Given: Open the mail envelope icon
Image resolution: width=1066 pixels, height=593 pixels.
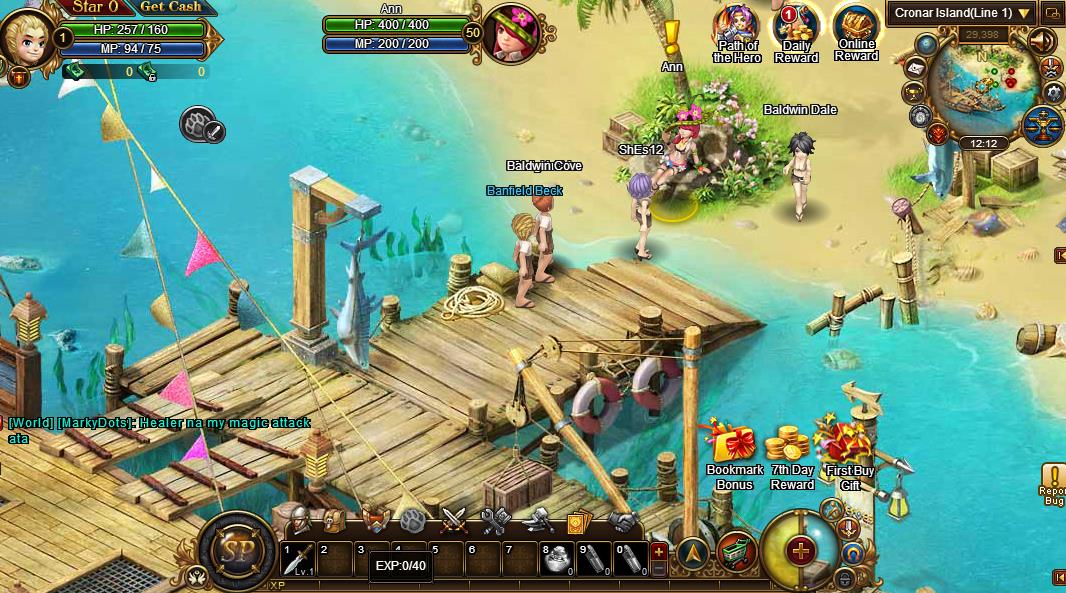Looking at the screenshot, I should [x=913, y=68].
